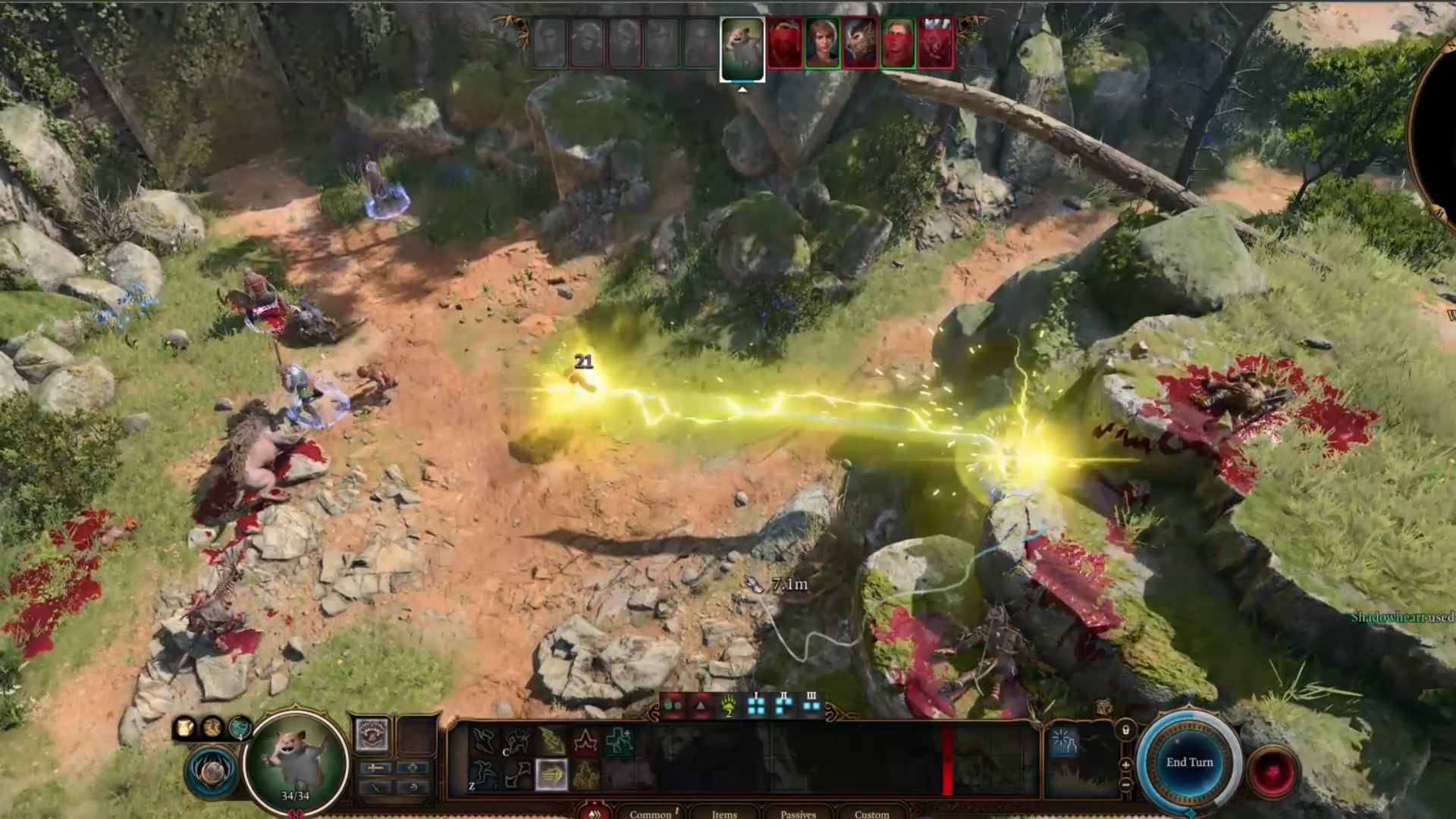The image size is (1456, 819).
Task: Use the blue sparkle bottle item slot
Action: (x=1064, y=742)
